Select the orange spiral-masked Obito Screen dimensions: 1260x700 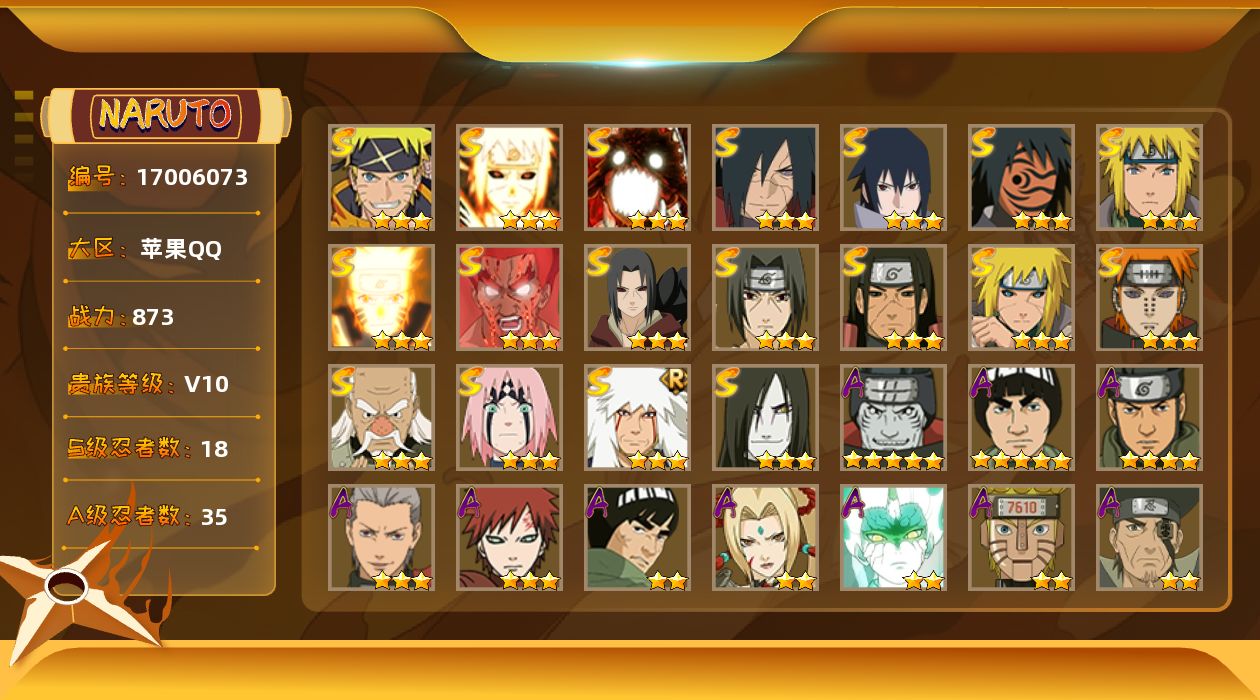1021,177
